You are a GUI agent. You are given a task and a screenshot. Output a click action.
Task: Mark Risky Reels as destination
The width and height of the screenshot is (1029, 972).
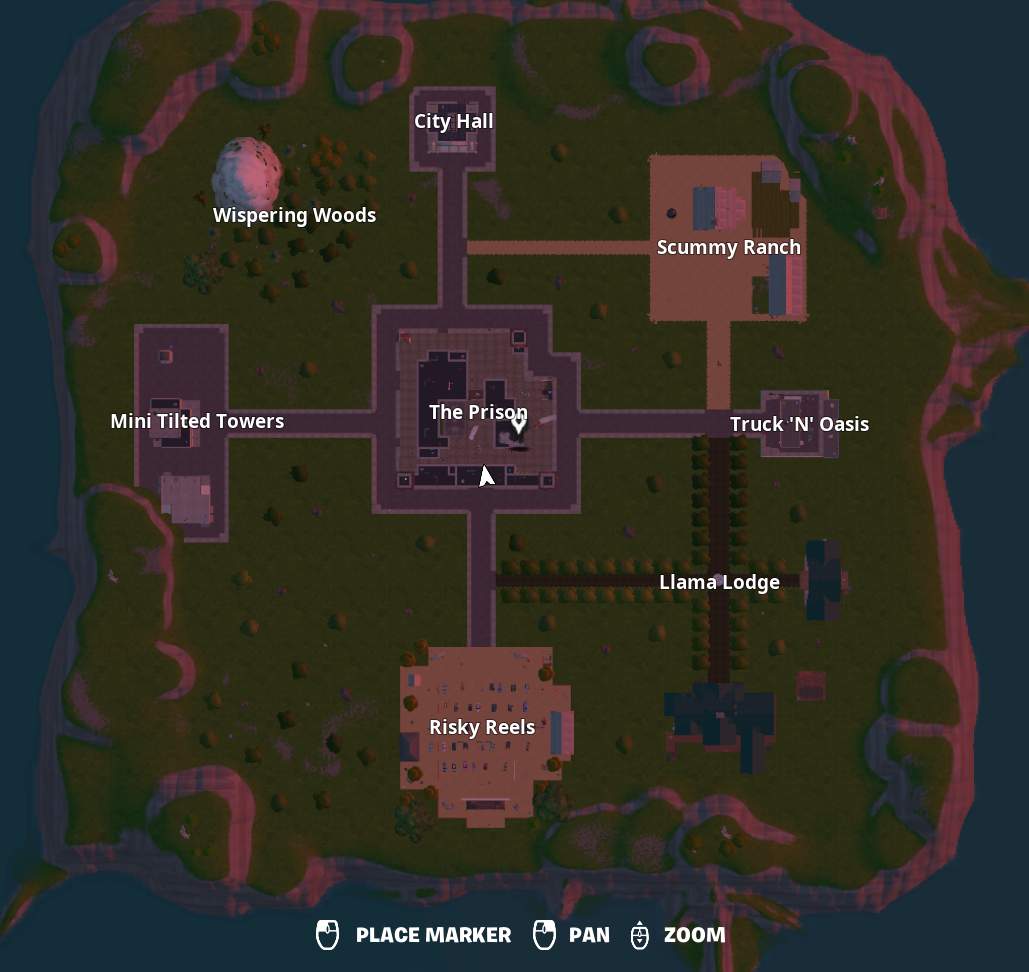point(482,728)
